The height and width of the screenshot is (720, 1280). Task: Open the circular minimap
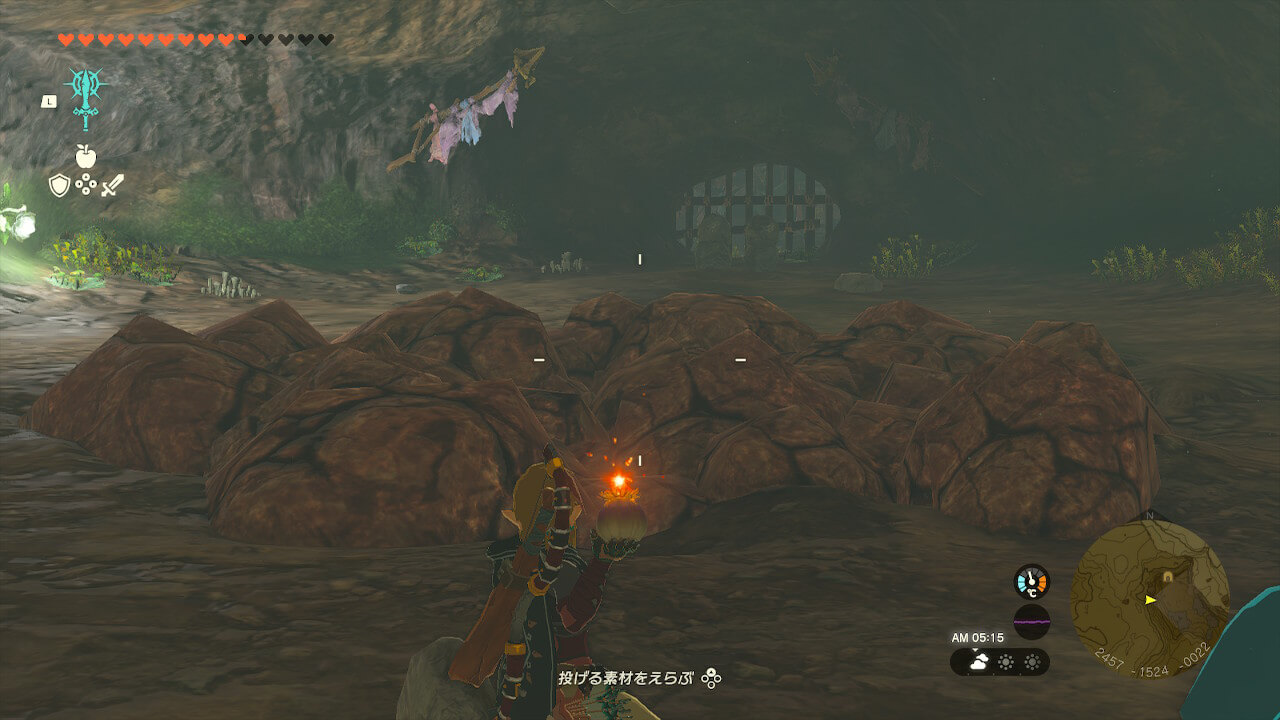click(1149, 599)
